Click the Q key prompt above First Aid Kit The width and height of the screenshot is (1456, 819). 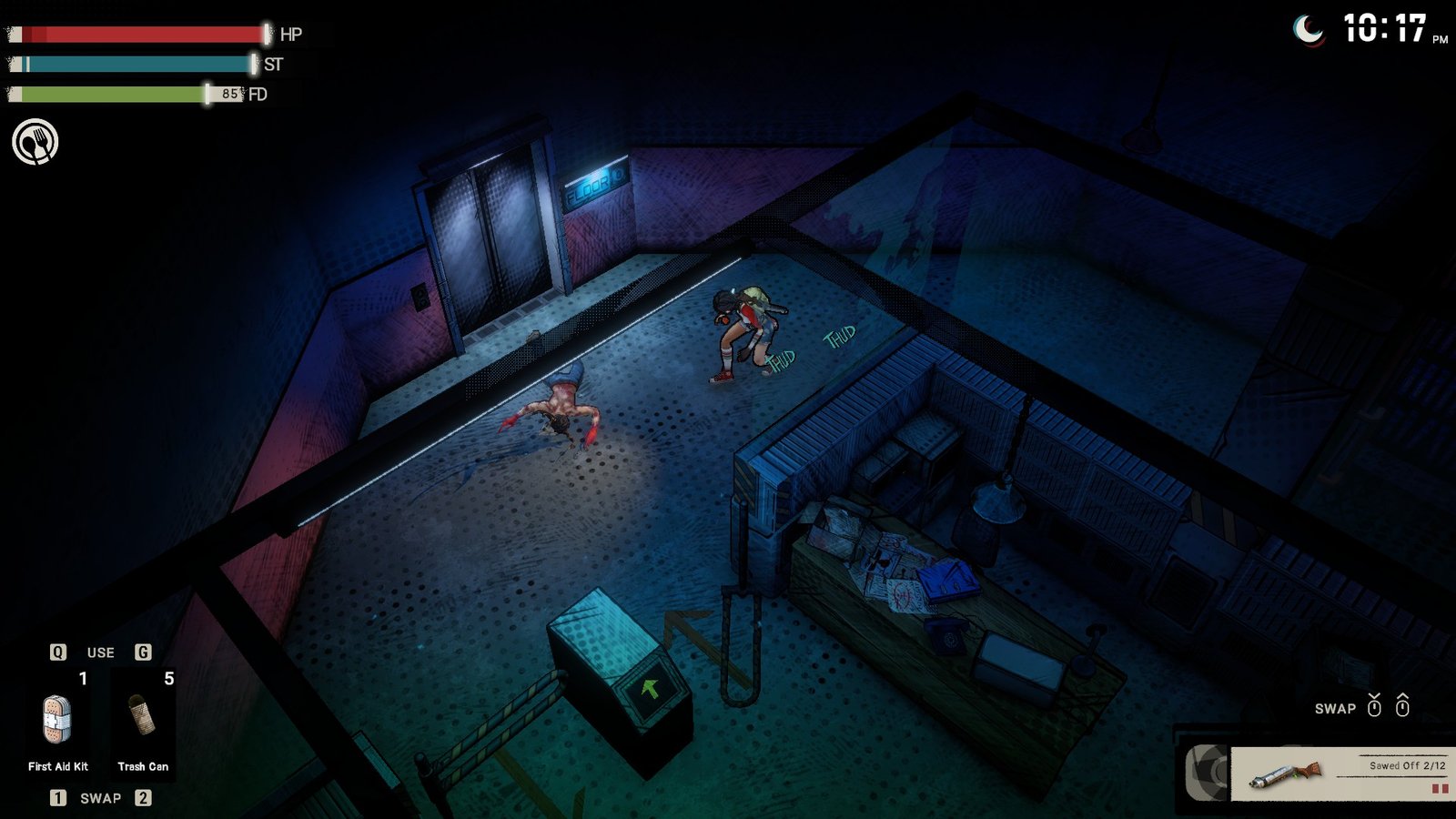coord(56,652)
